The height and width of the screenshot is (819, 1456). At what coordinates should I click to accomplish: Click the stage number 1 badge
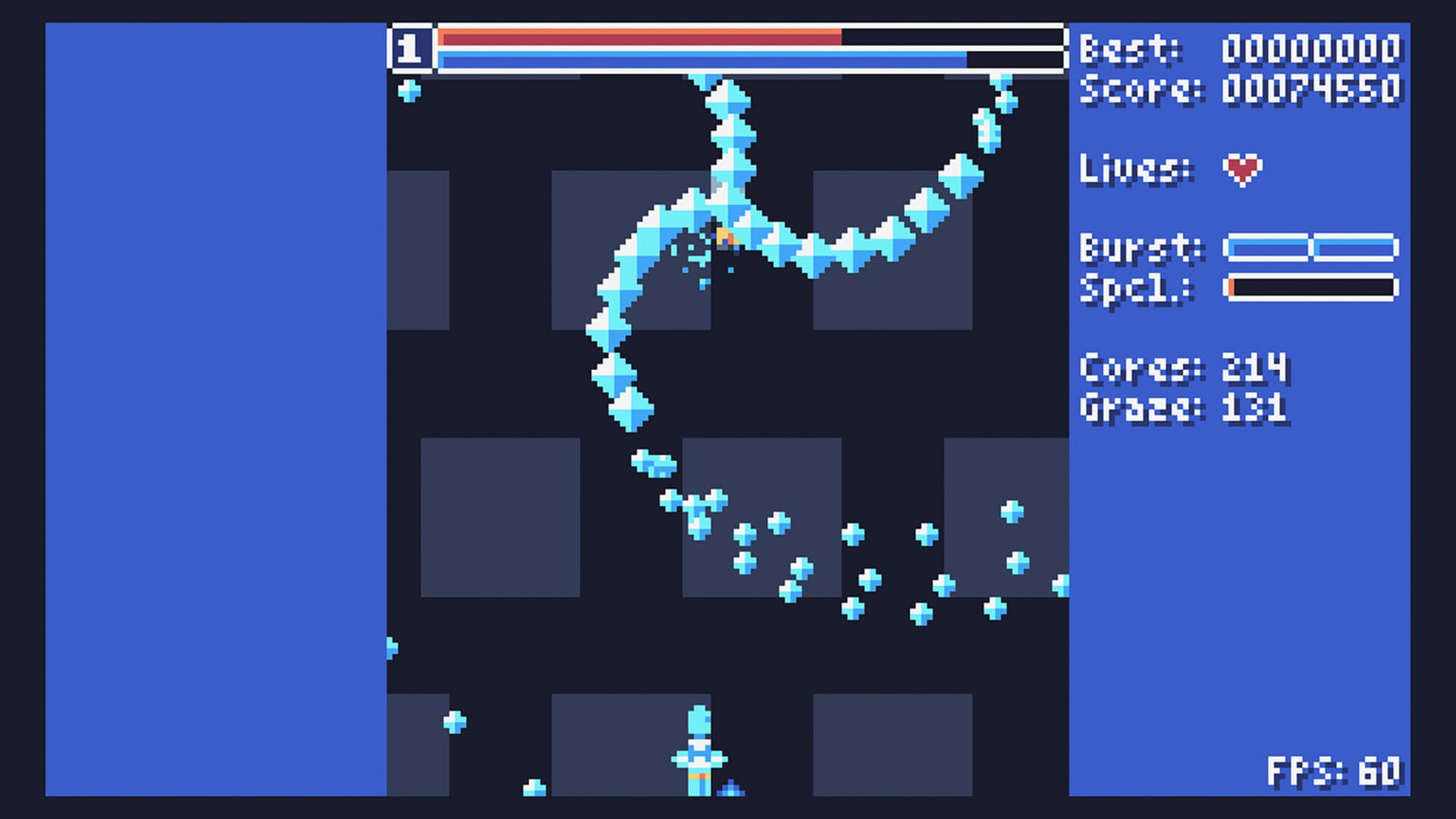pyautogui.click(x=410, y=47)
